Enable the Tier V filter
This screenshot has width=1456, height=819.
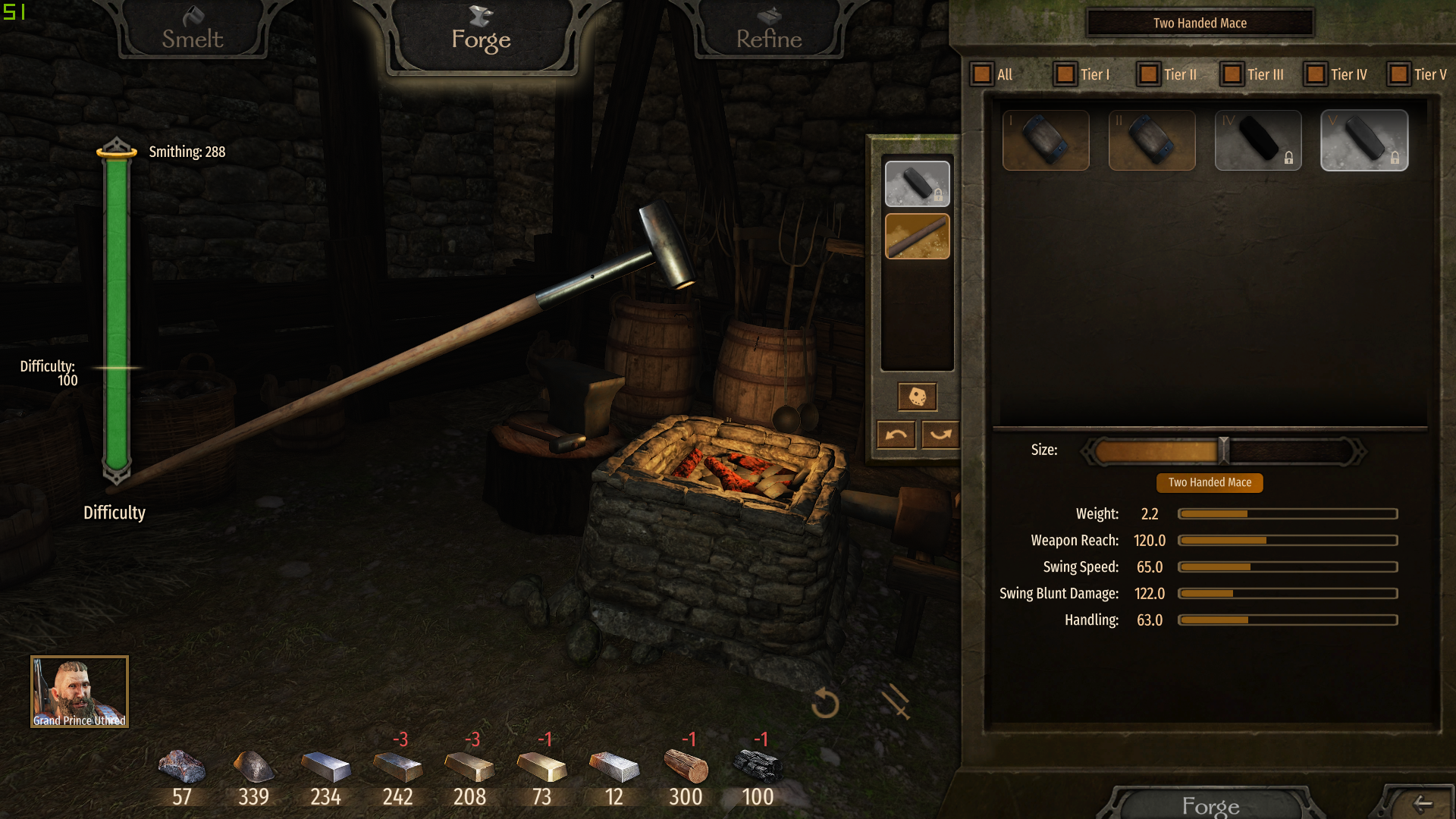(1399, 74)
